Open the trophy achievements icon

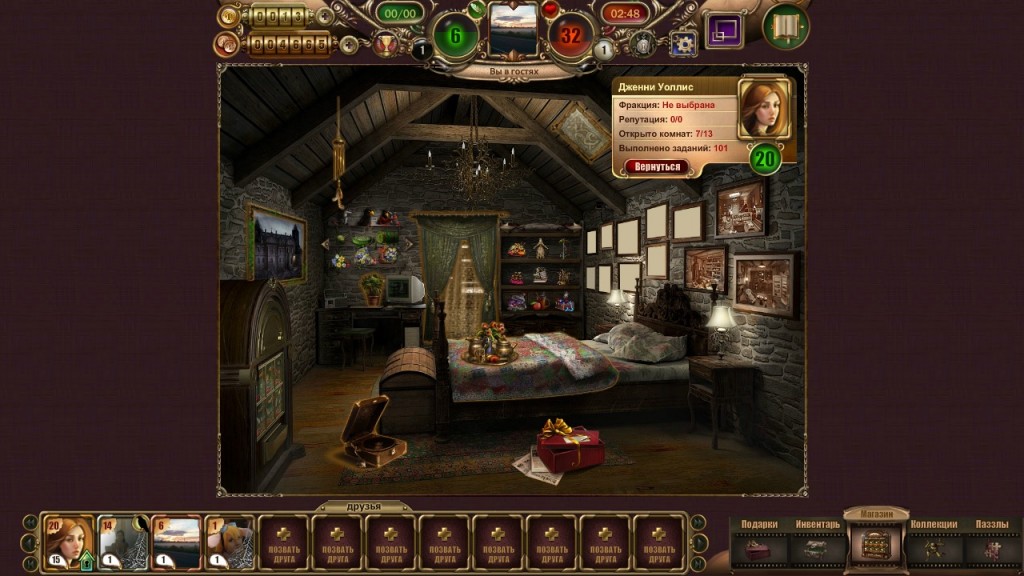pyautogui.click(x=384, y=44)
